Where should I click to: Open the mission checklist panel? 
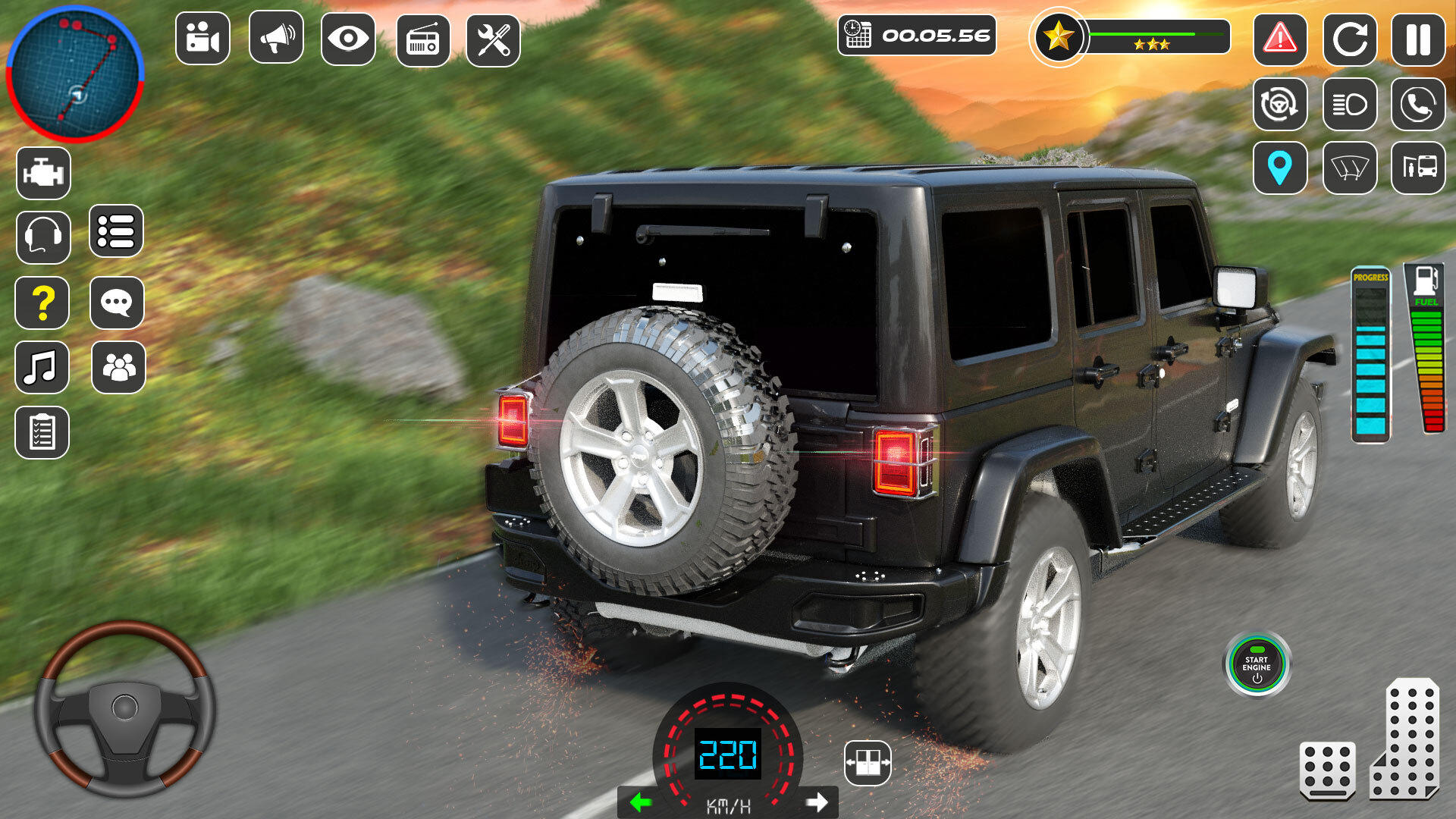(x=42, y=432)
